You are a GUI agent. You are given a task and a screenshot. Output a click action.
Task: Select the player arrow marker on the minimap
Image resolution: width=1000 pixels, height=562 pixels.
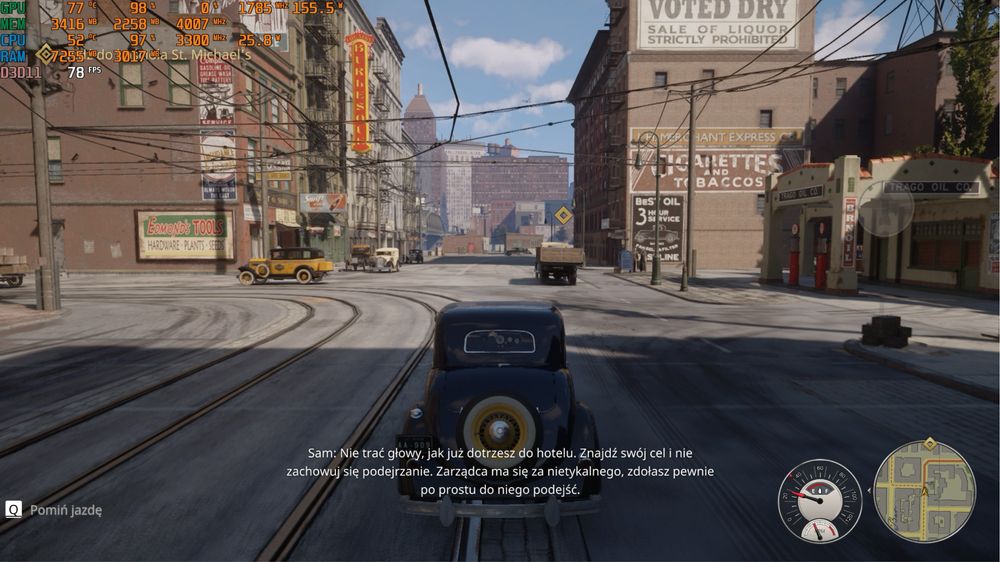925,492
